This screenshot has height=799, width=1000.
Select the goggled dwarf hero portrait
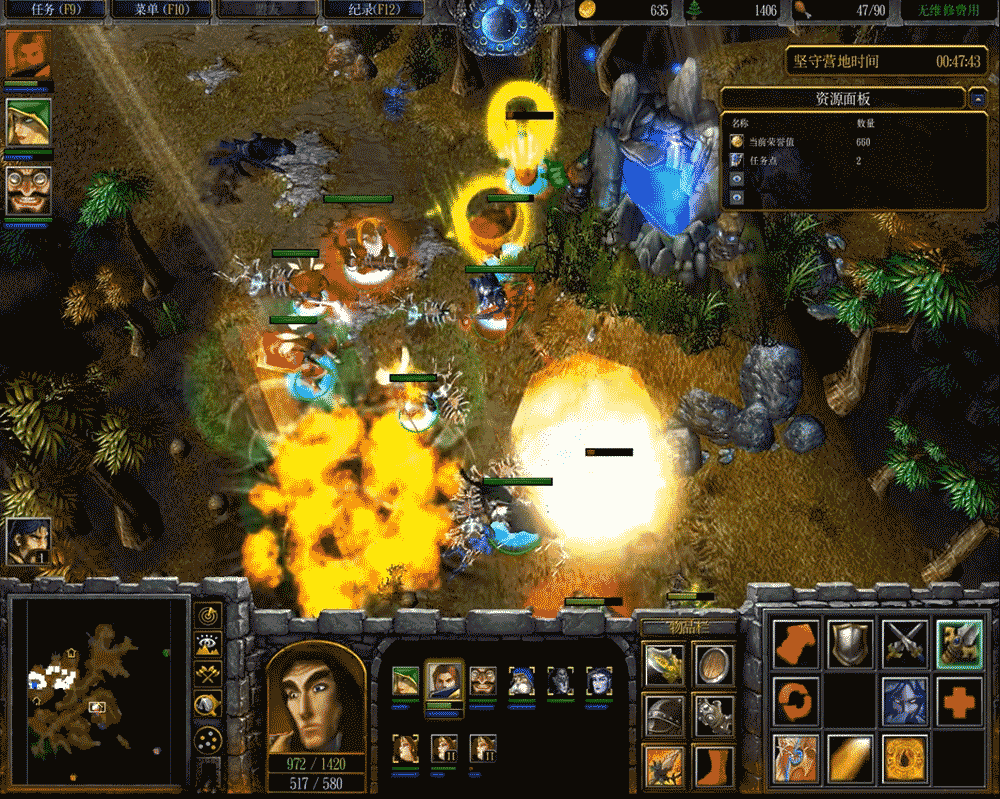click(27, 190)
